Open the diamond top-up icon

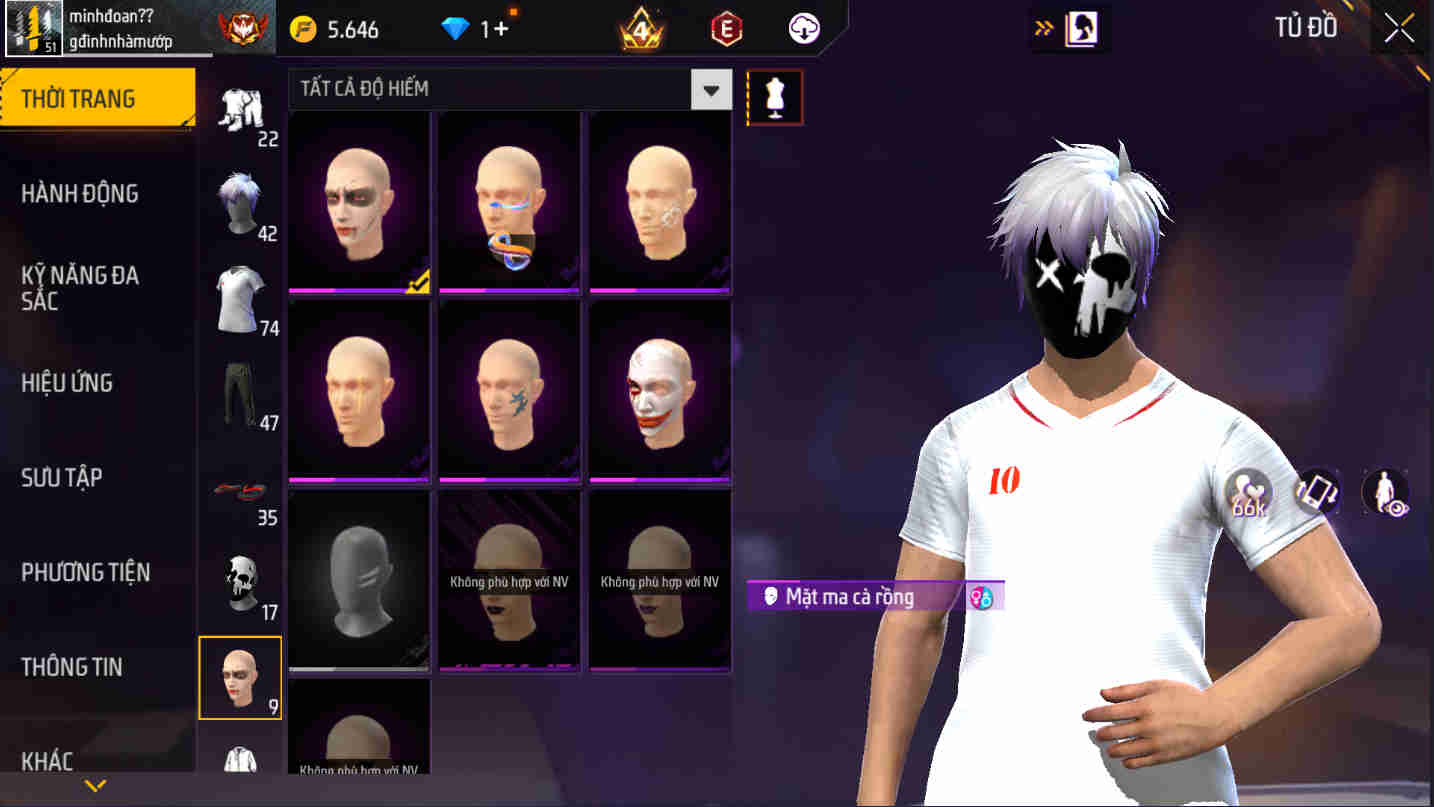[x=454, y=29]
